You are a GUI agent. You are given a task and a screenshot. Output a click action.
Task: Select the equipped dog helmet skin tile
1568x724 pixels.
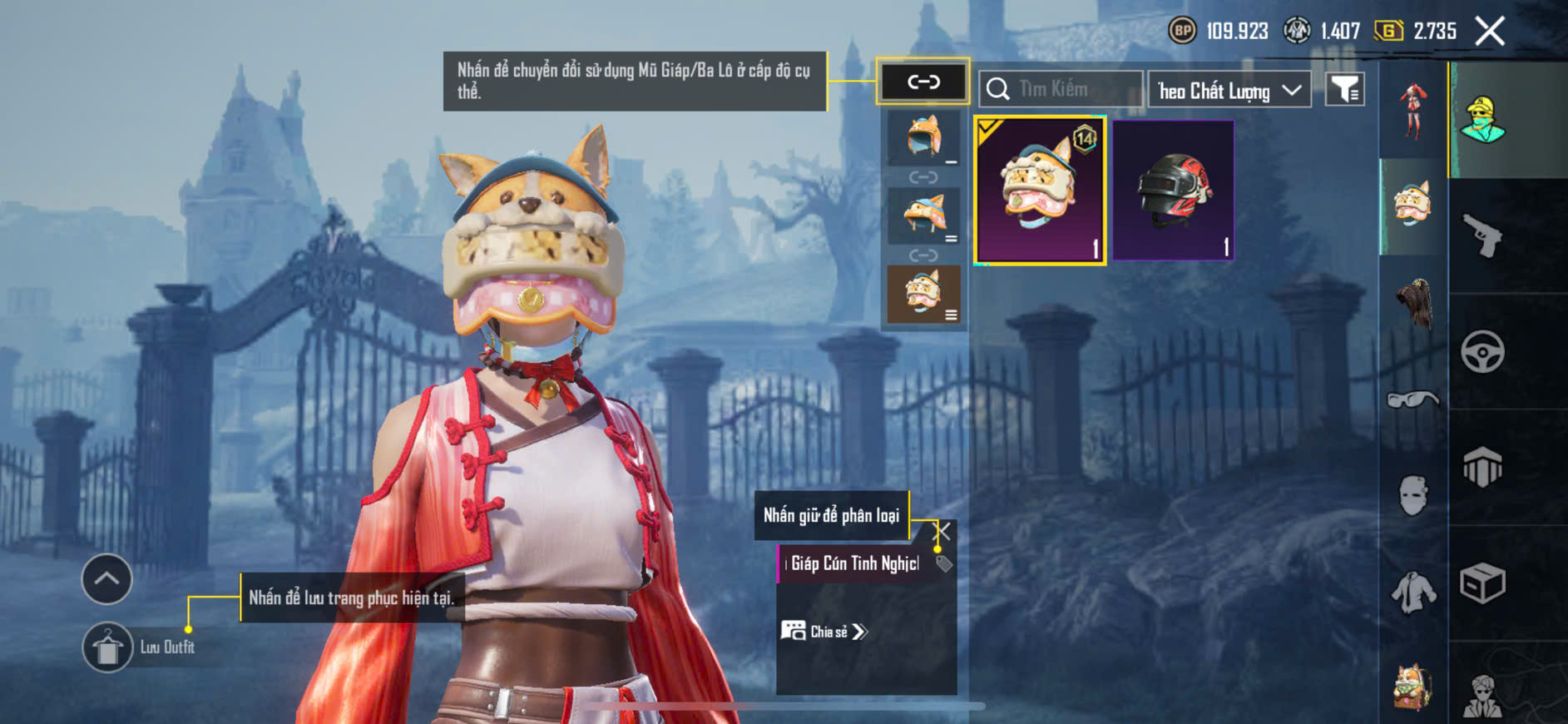coord(1040,191)
